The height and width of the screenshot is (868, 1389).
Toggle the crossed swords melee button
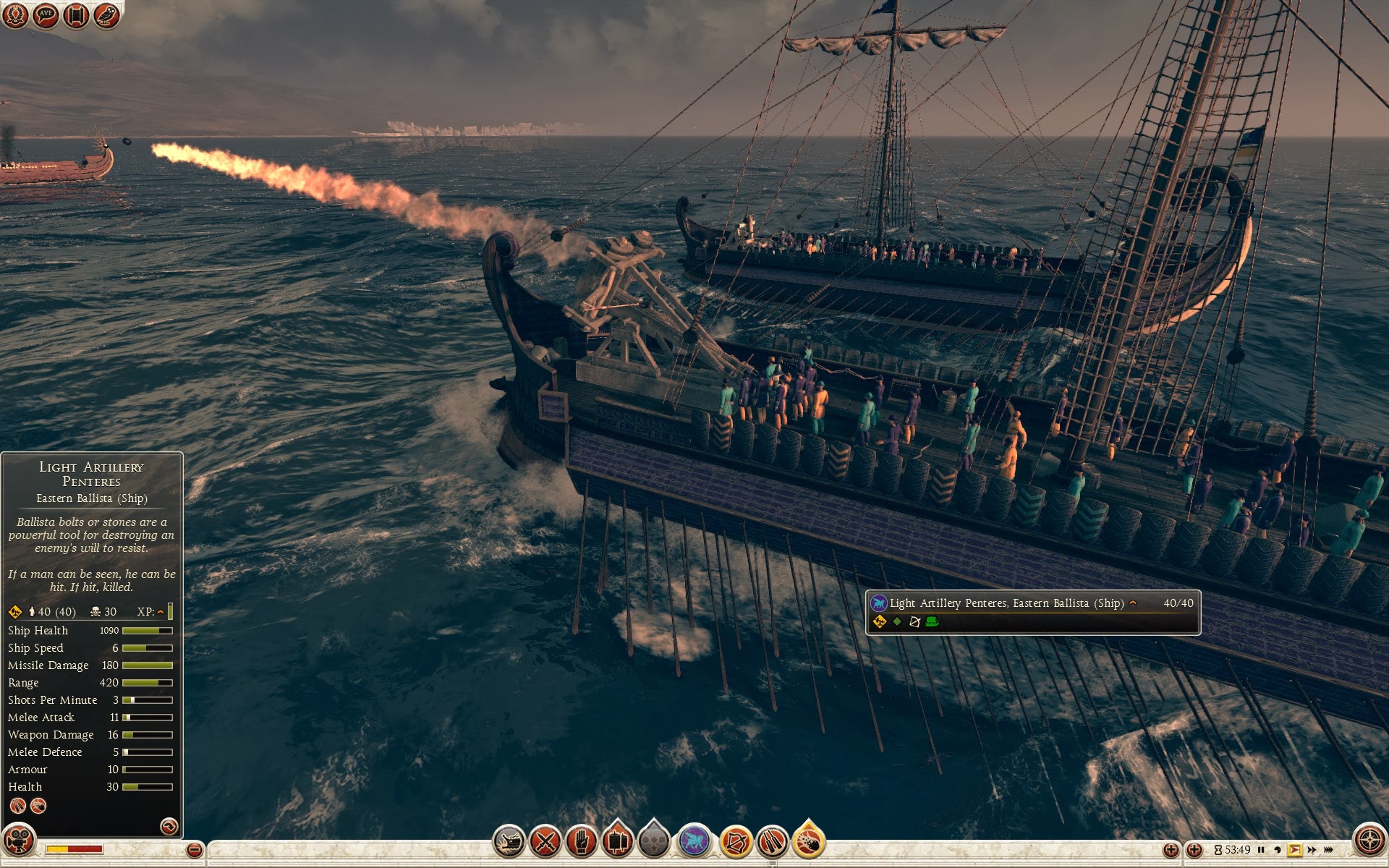(x=545, y=842)
